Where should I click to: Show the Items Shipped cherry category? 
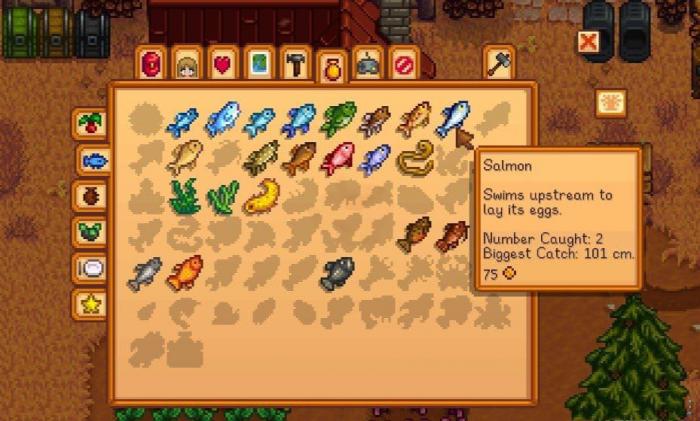[x=91, y=124]
